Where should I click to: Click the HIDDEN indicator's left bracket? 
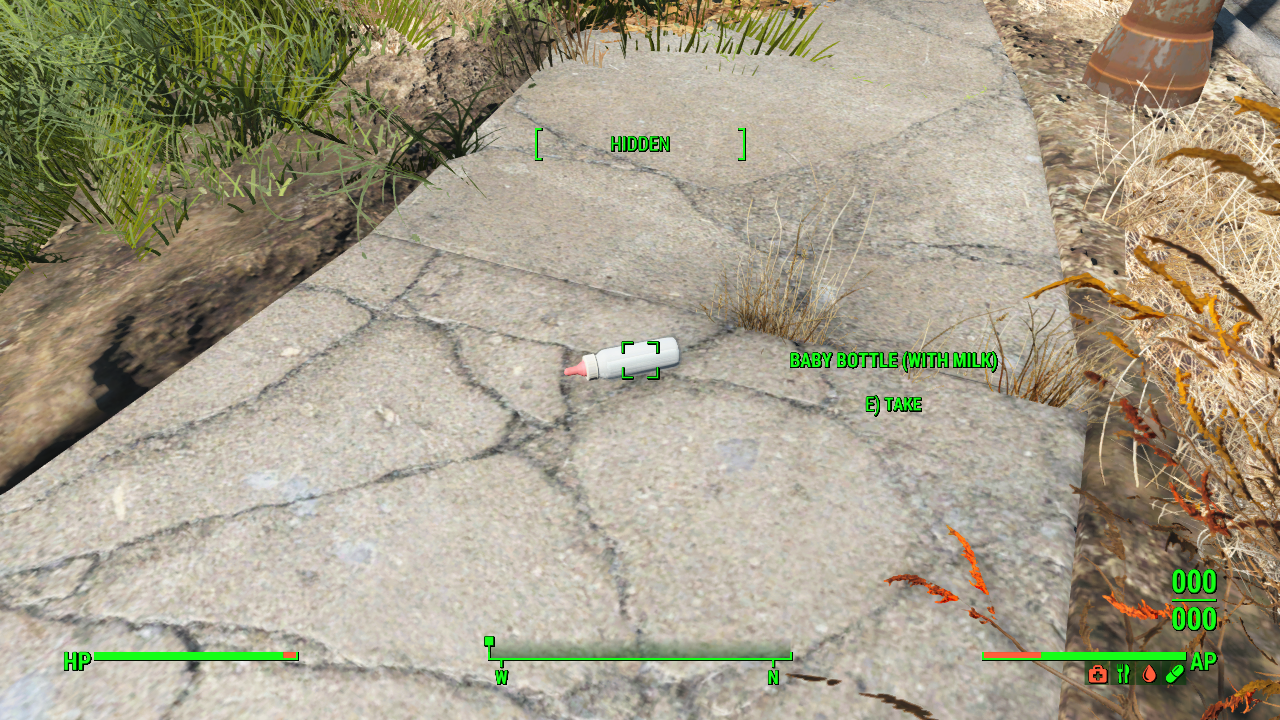(539, 144)
